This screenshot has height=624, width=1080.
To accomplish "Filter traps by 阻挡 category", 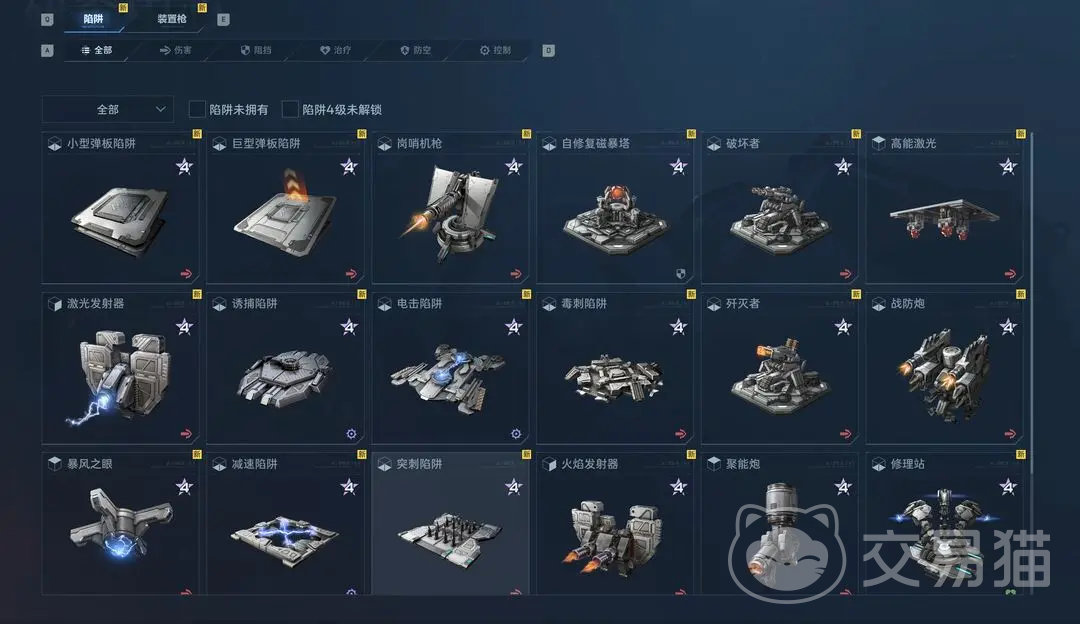I will pyautogui.click(x=256, y=50).
